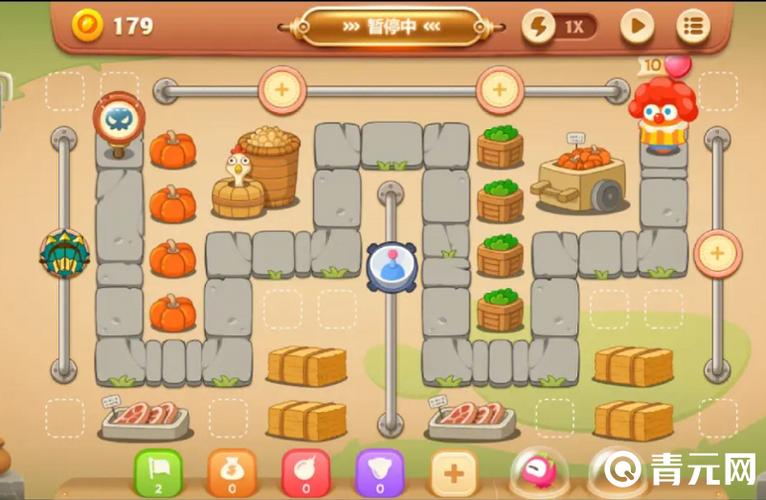Use the purple item

(379, 470)
